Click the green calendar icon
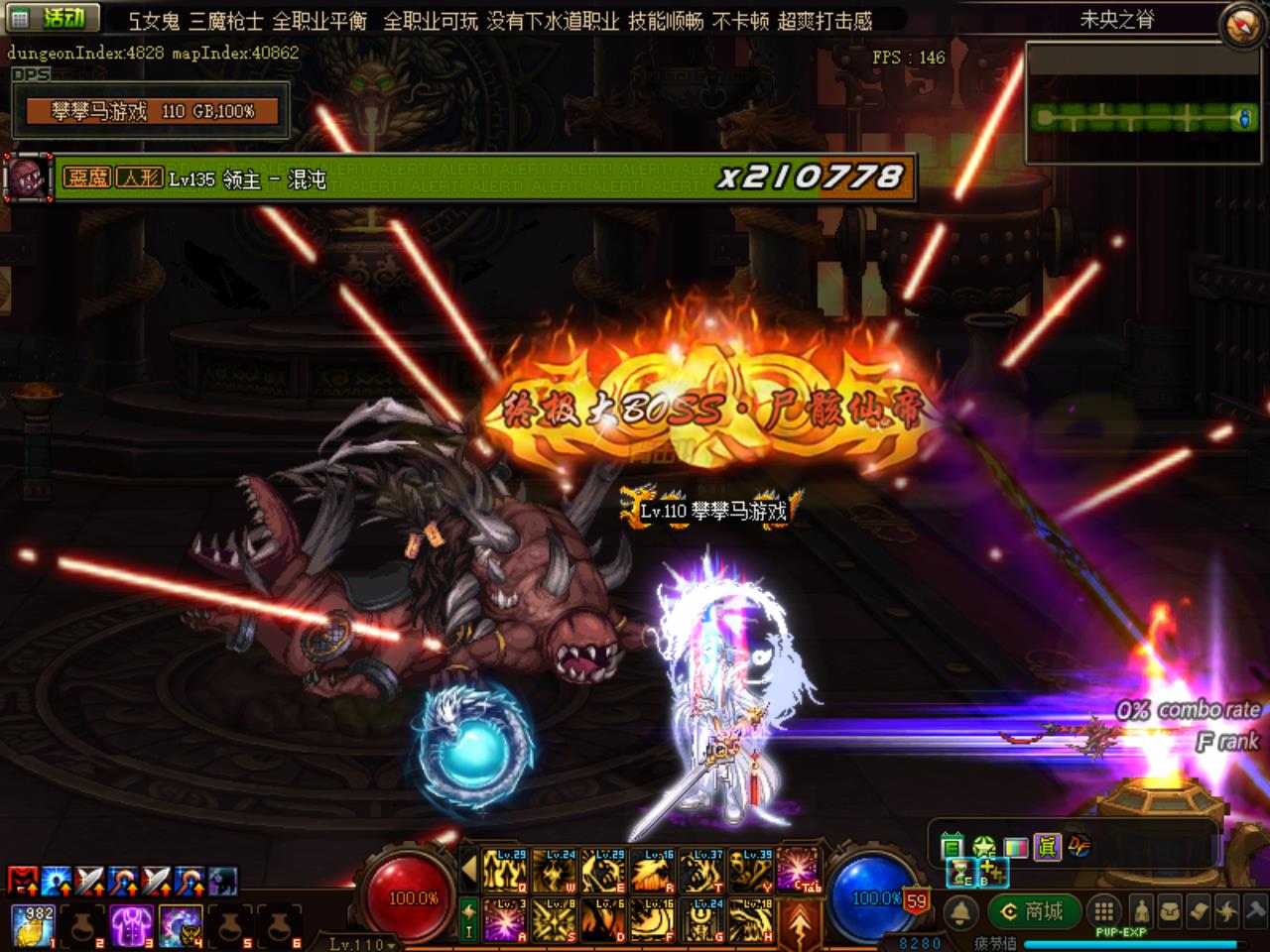 [952, 846]
